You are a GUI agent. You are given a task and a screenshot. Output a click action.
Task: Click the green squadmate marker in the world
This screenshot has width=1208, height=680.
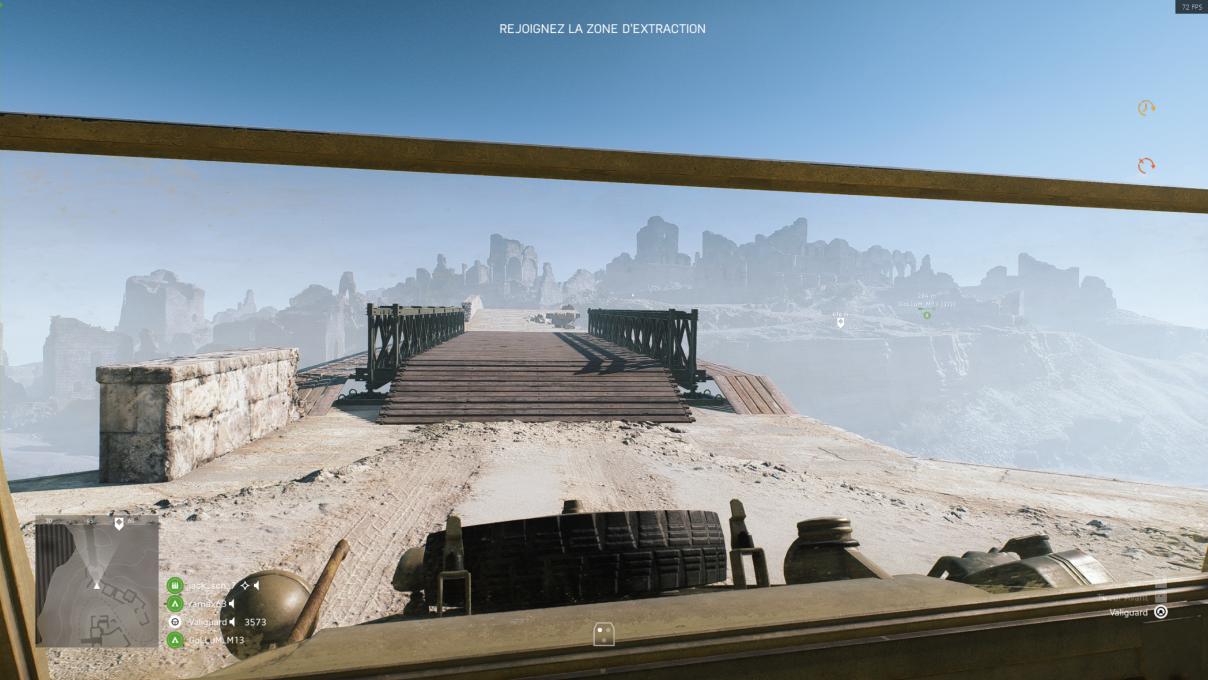coord(927,315)
